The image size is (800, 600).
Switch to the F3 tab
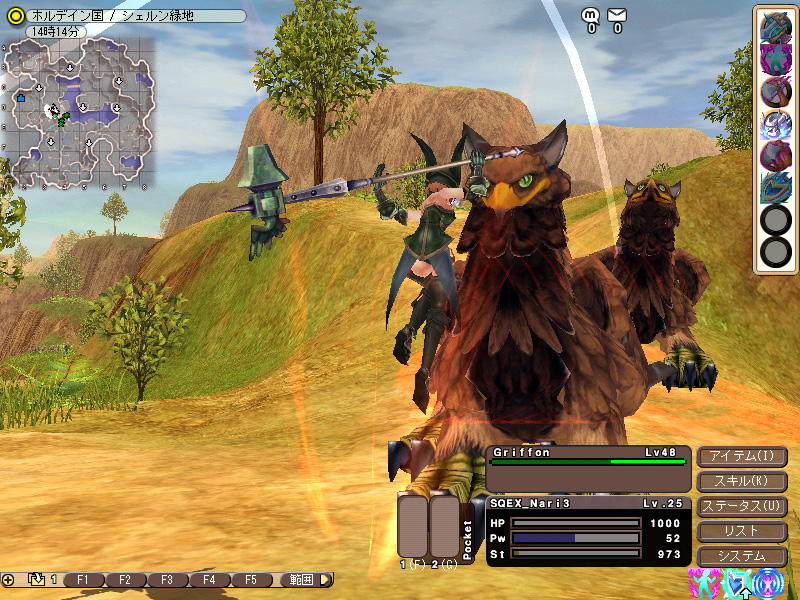pos(167,580)
